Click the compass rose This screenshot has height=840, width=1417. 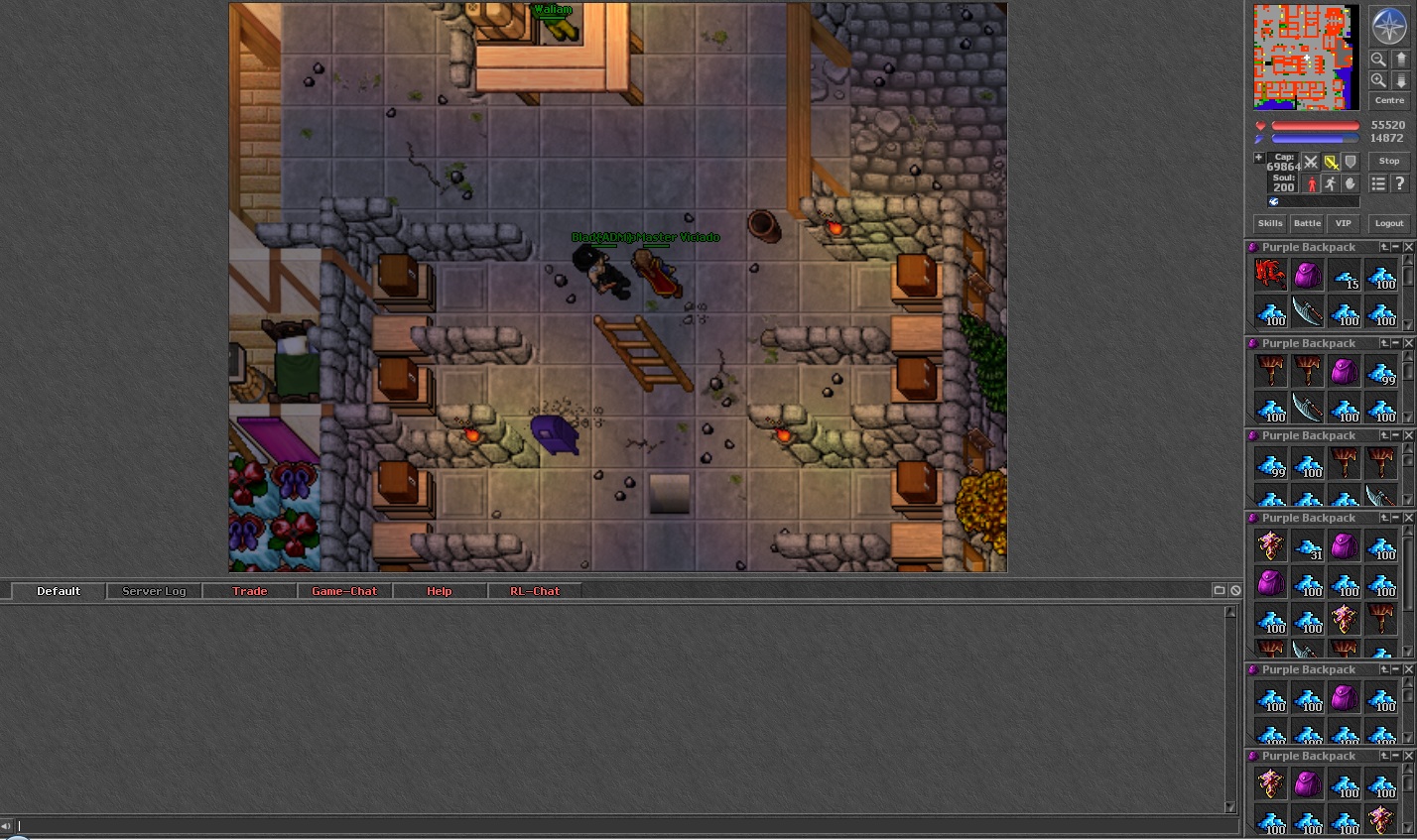[1388, 26]
